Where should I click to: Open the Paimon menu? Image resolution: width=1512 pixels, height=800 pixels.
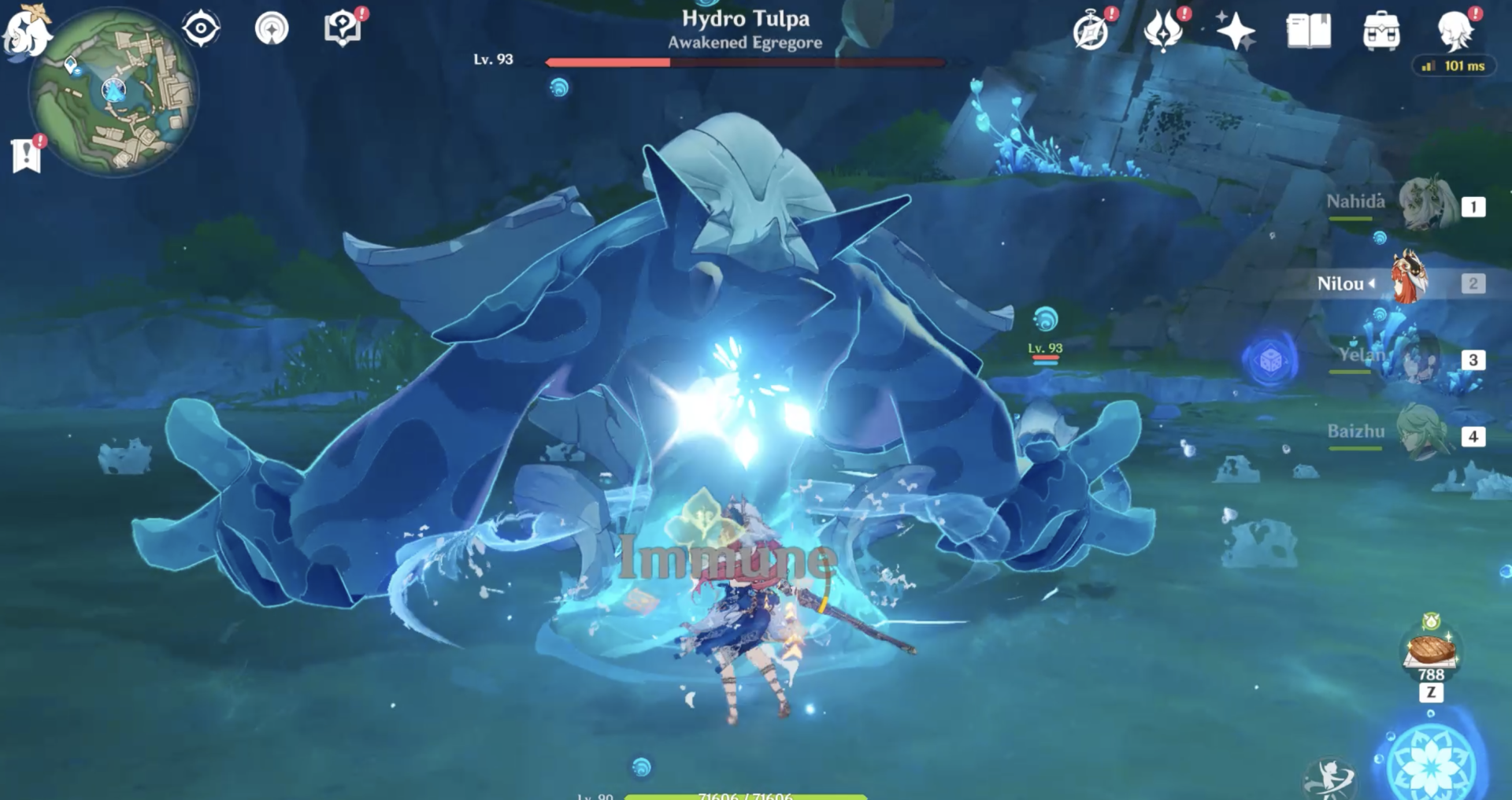tap(26, 31)
